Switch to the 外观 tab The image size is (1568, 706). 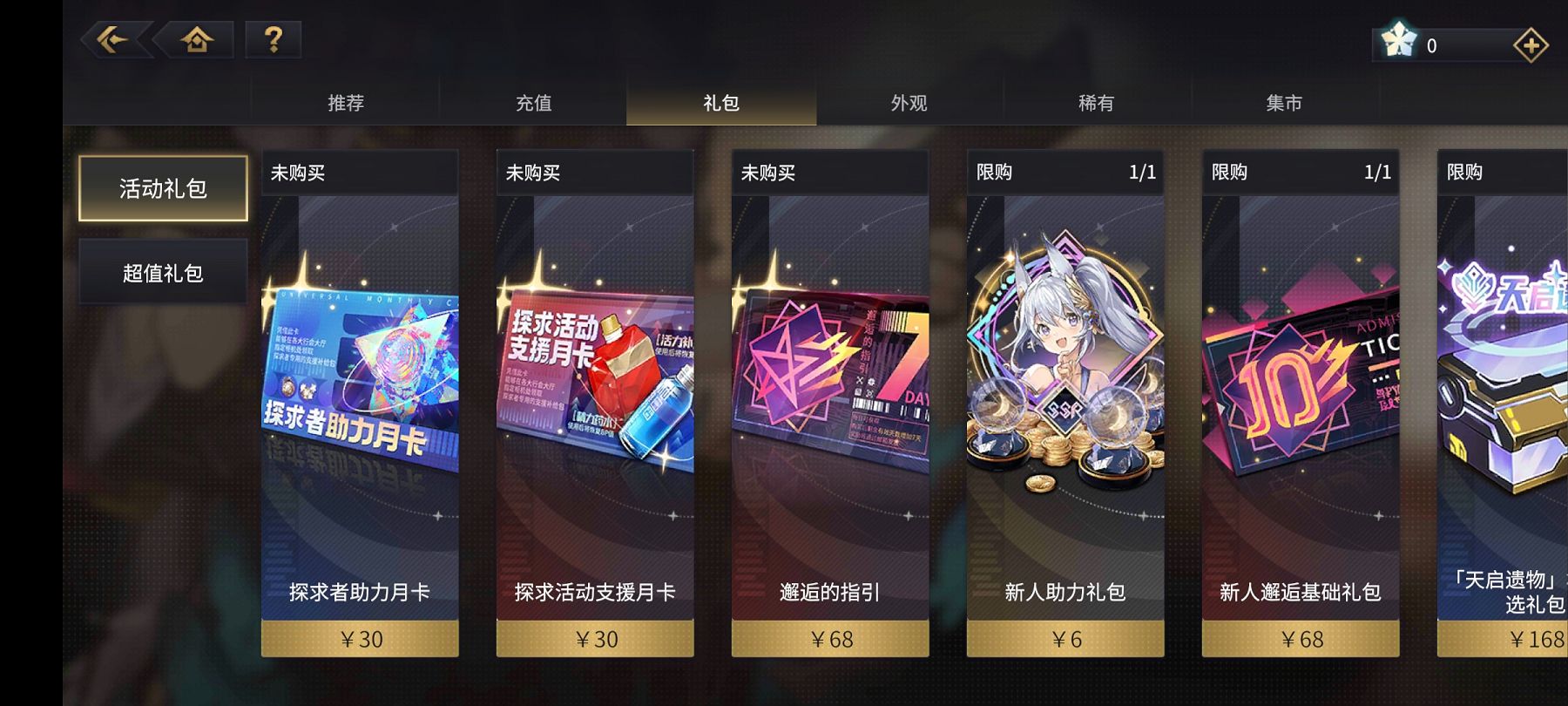[x=909, y=103]
